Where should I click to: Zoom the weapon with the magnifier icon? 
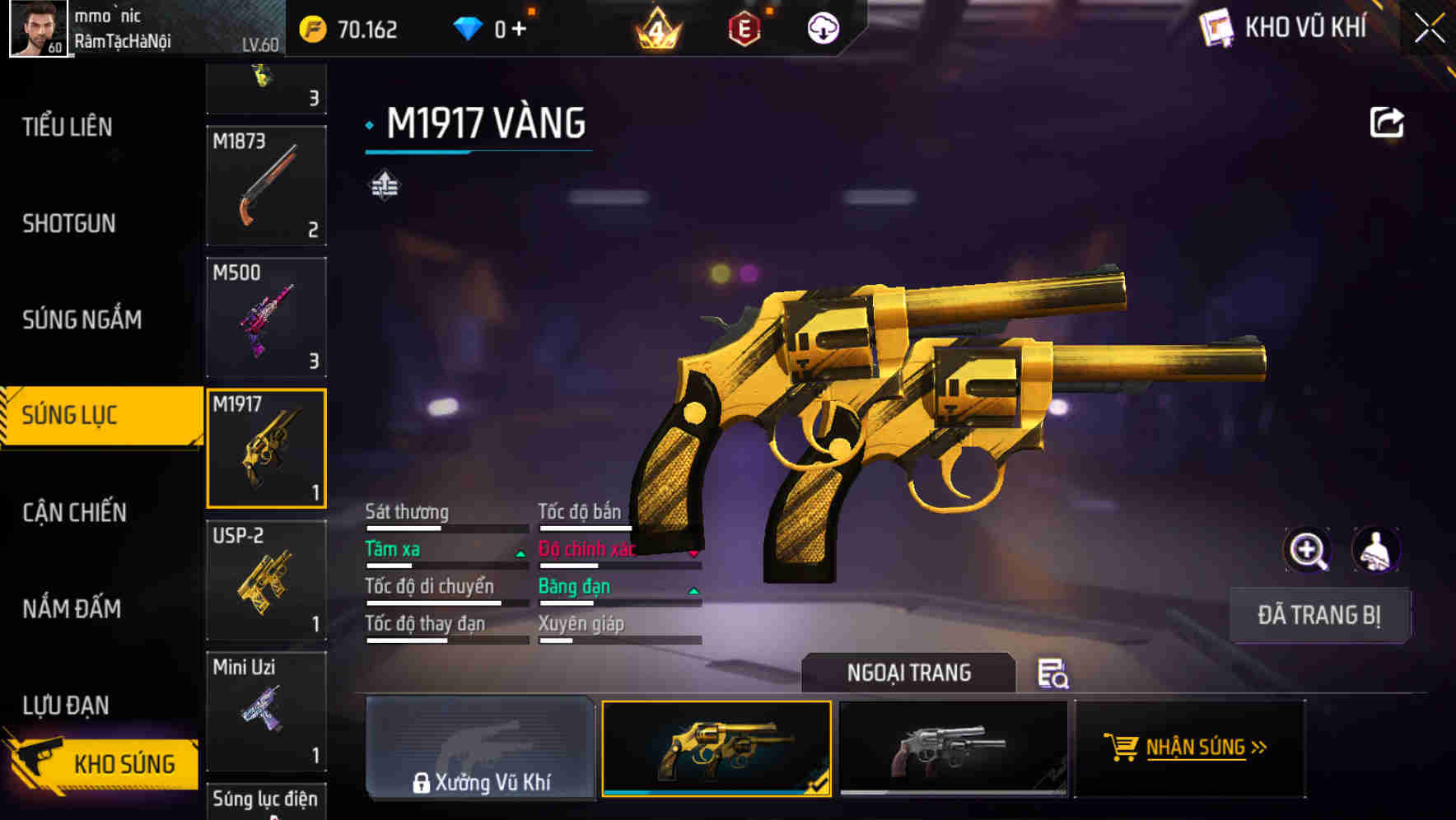coord(1309,549)
